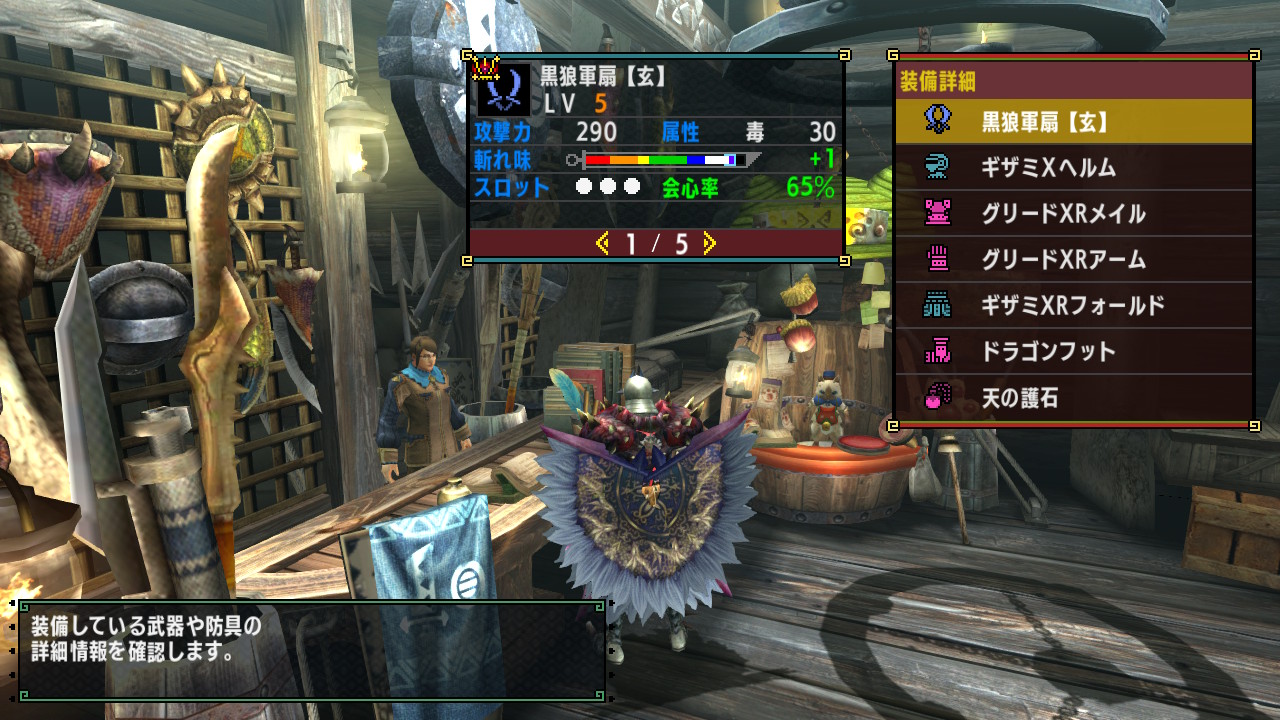The height and width of the screenshot is (720, 1280).
Task: Select the 黒狼軍扇【玄】 weapon entry
Action: click(x=1073, y=122)
